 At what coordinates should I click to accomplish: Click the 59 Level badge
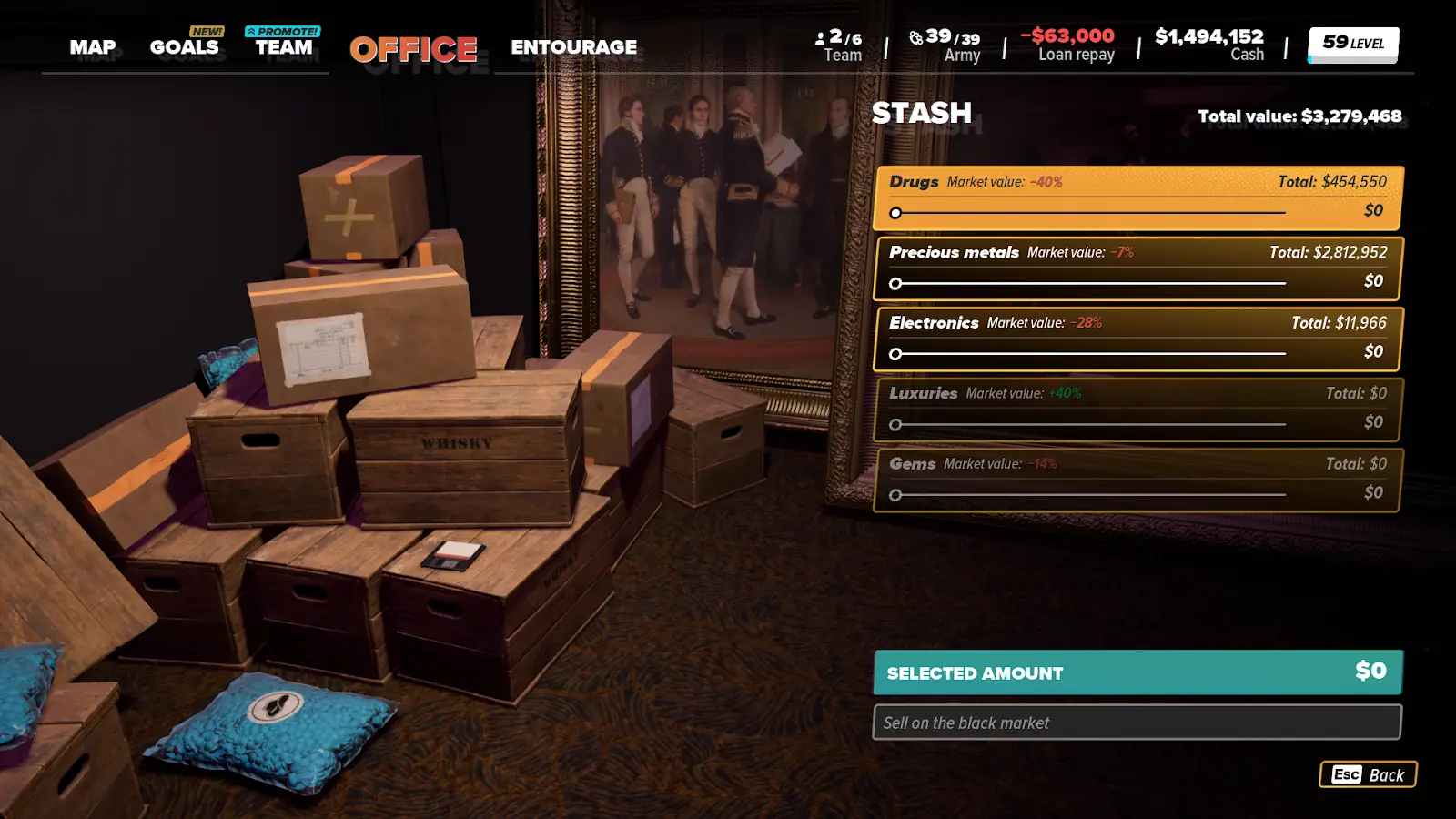point(1352,44)
